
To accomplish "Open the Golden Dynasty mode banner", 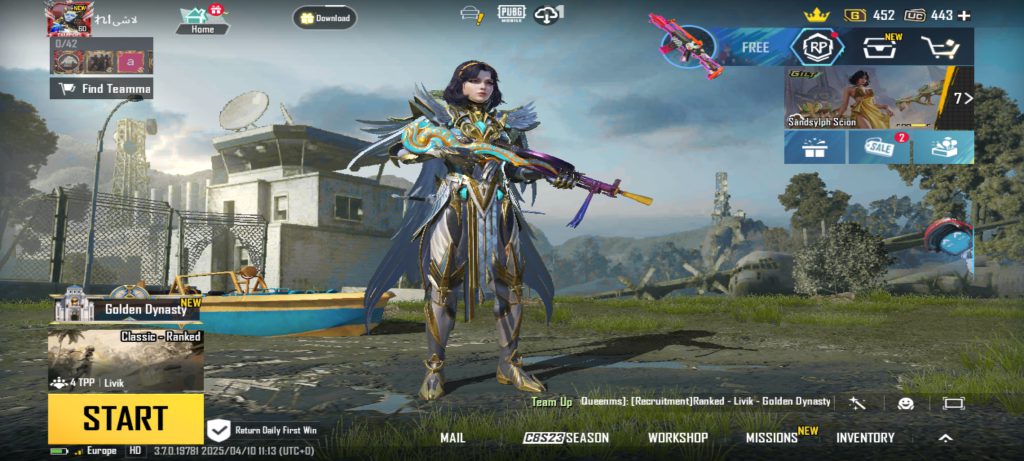I will (125, 309).
